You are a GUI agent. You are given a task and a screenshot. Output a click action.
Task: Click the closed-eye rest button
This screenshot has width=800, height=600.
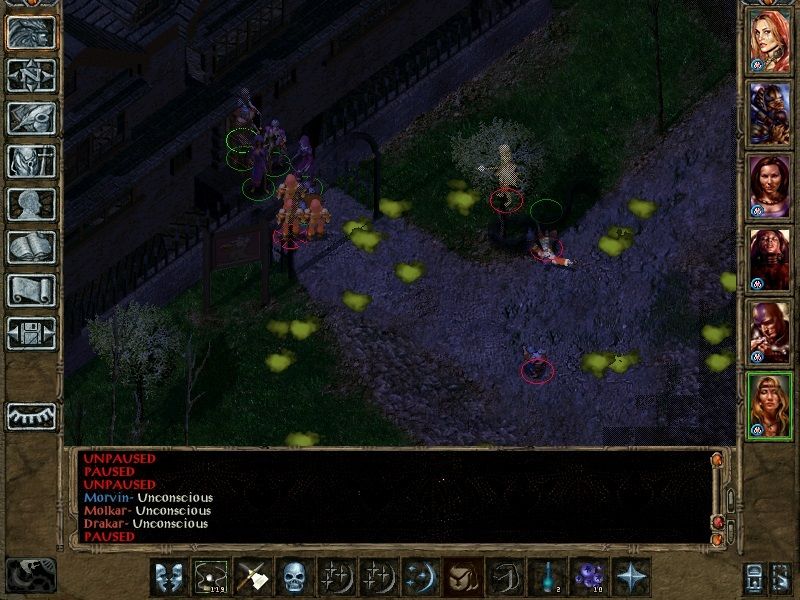pyautogui.click(x=31, y=415)
